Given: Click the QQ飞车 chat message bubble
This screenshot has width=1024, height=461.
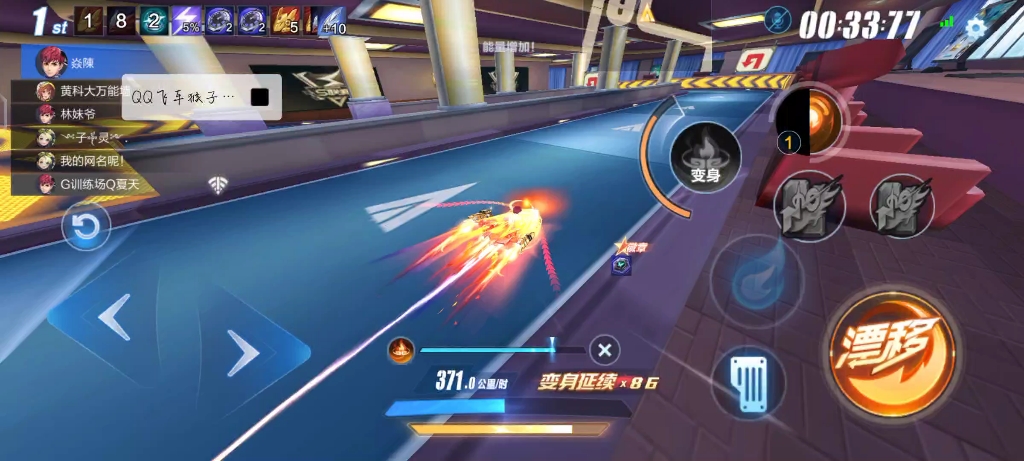Looking at the screenshot, I should click(200, 97).
